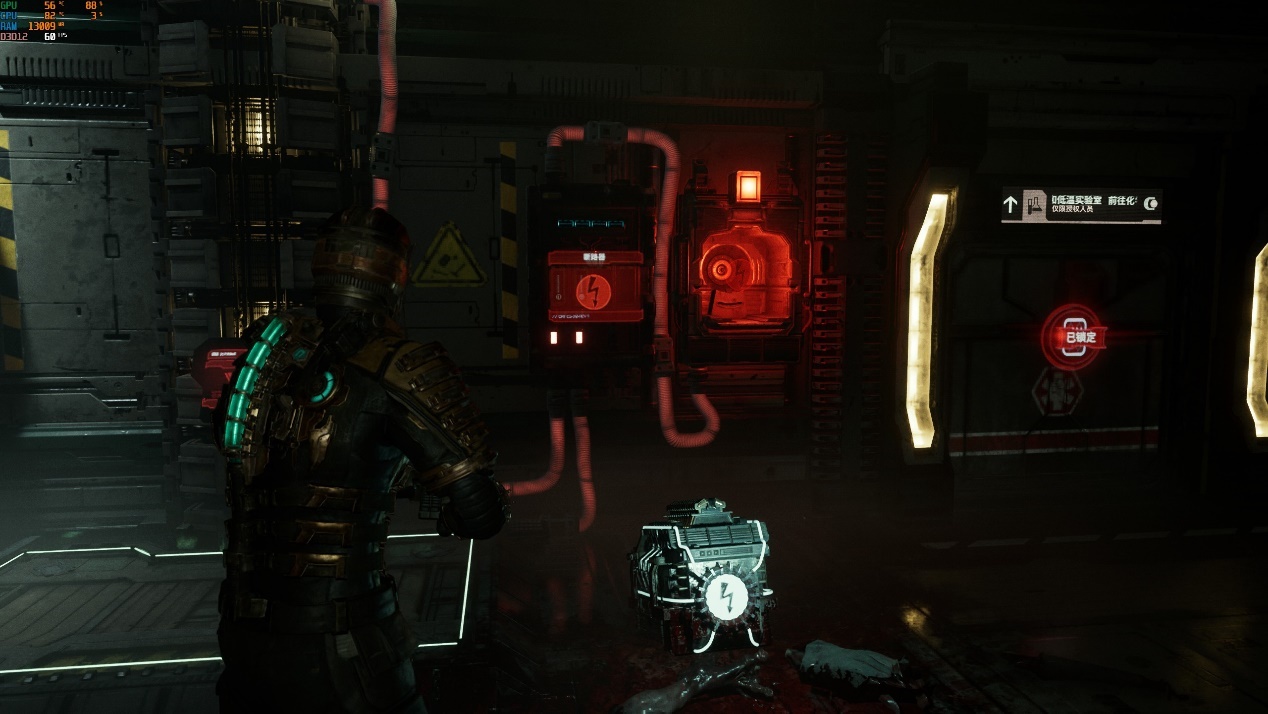Select the battery's lightning bolt marker
The height and width of the screenshot is (714, 1268).
click(x=723, y=597)
